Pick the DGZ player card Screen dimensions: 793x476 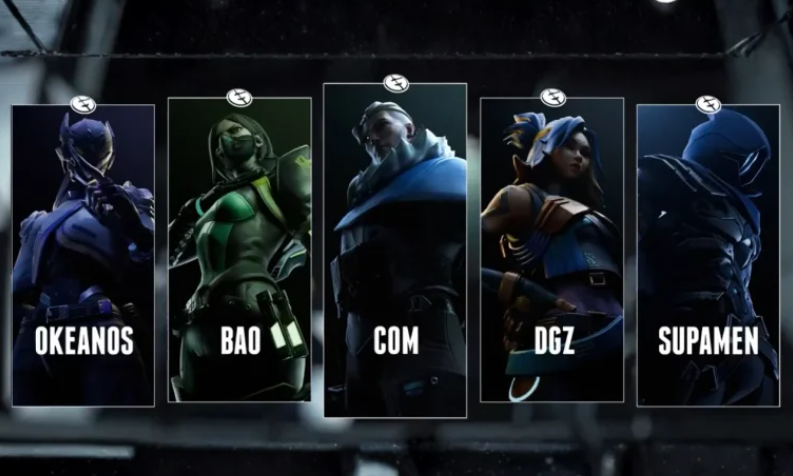(552, 250)
